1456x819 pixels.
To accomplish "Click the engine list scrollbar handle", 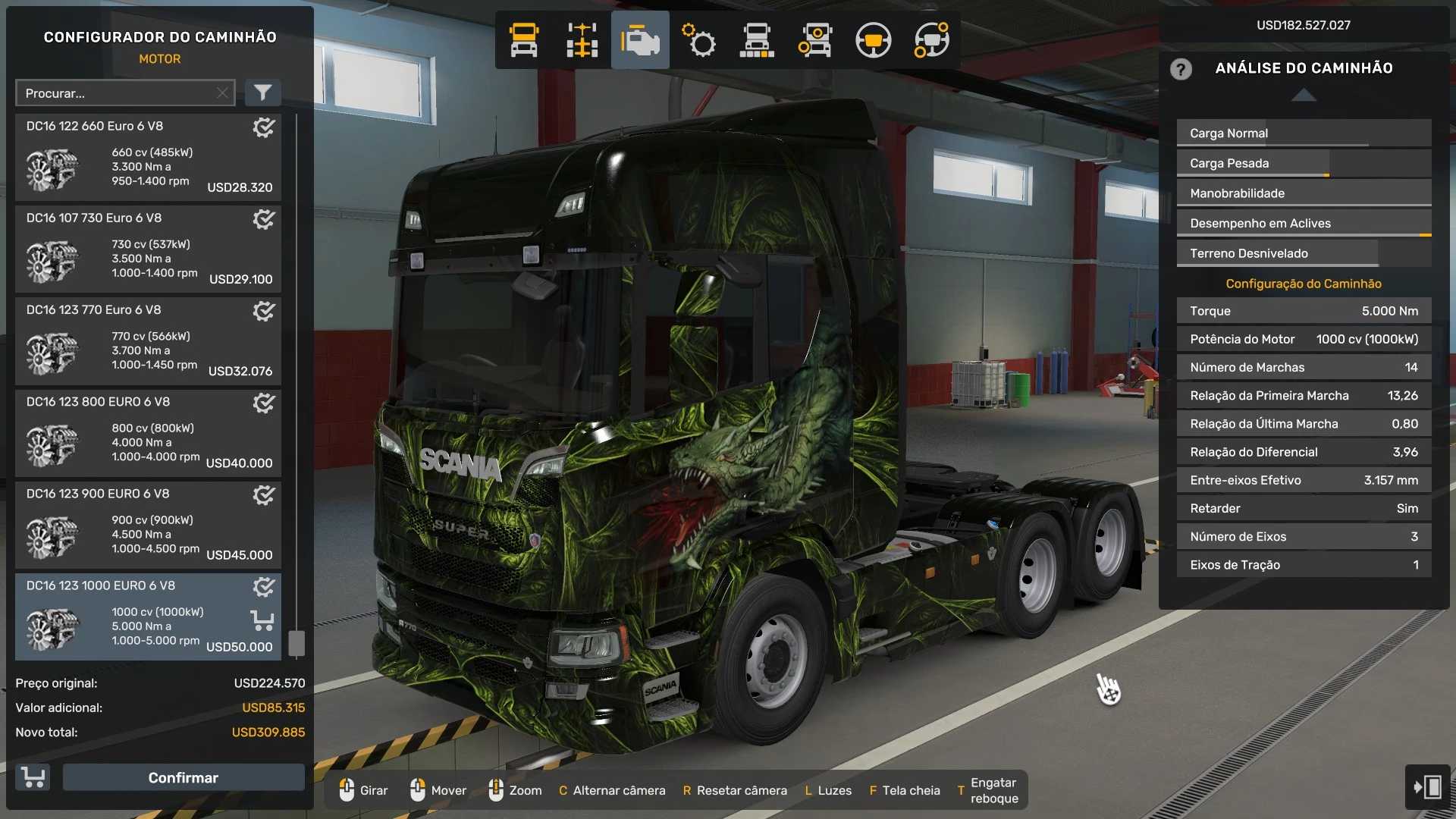I will (297, 643).
